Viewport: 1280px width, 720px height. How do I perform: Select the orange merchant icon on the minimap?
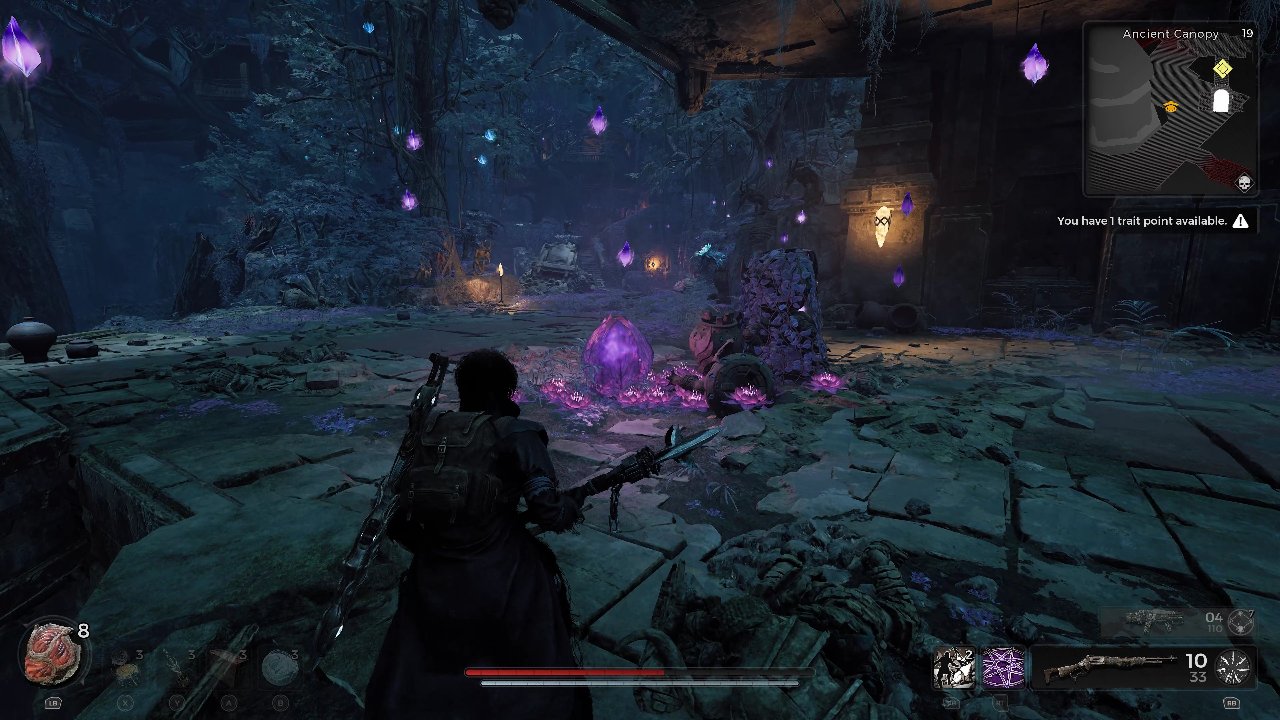click(1170, 107)
